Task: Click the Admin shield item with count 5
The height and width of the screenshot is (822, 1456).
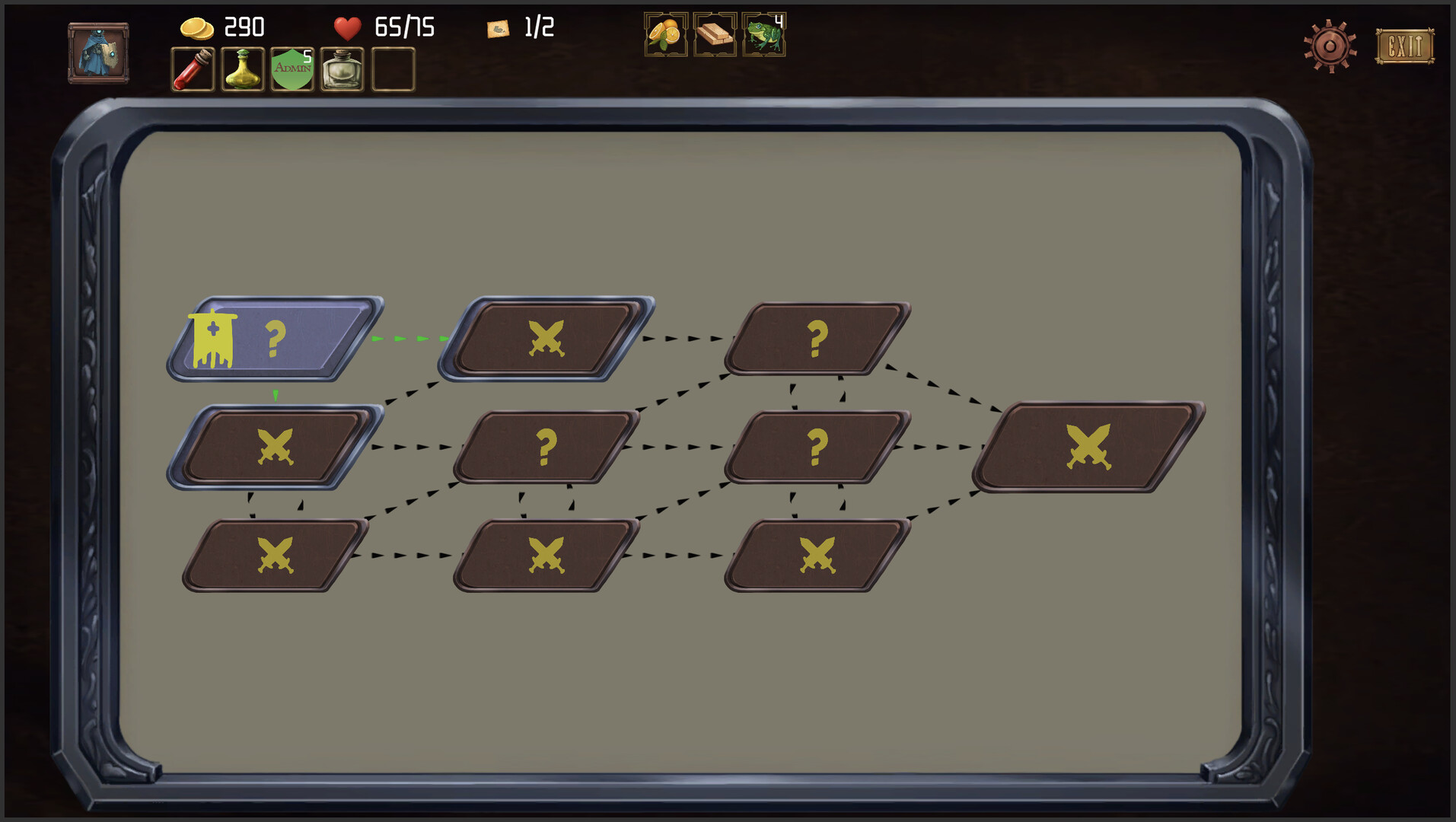Action: [292, 68]
